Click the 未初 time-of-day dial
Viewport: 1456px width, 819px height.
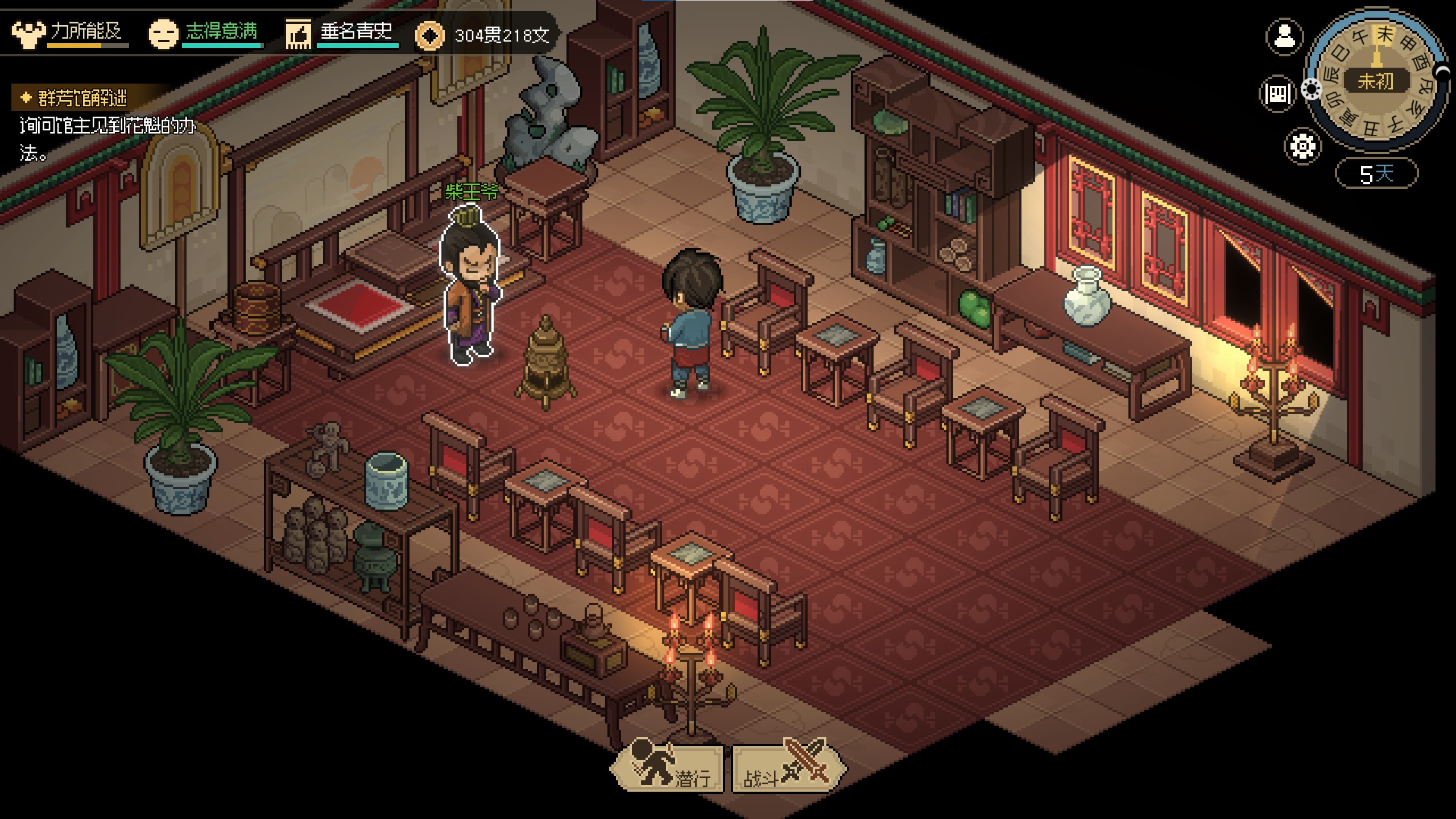click(x=1376, y=81)
